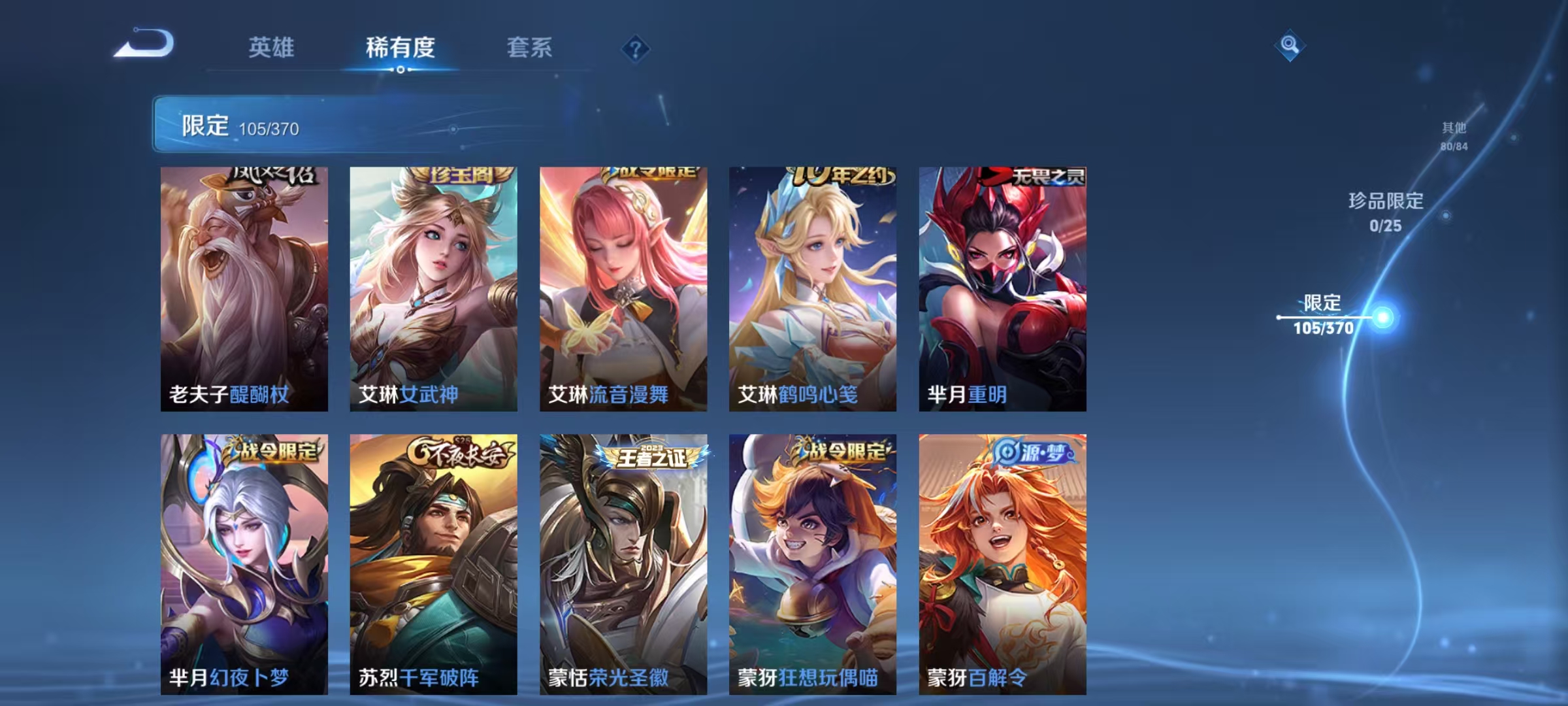Switch to the 英雄 tab
The height and width of the screenshot is (706, 1568).
coord(272,48)
